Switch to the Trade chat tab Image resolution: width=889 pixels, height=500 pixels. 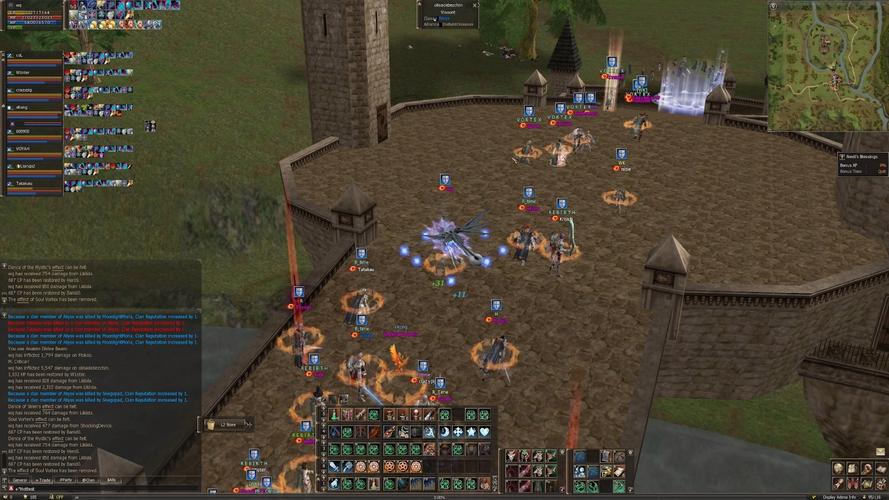pos(43,480)
